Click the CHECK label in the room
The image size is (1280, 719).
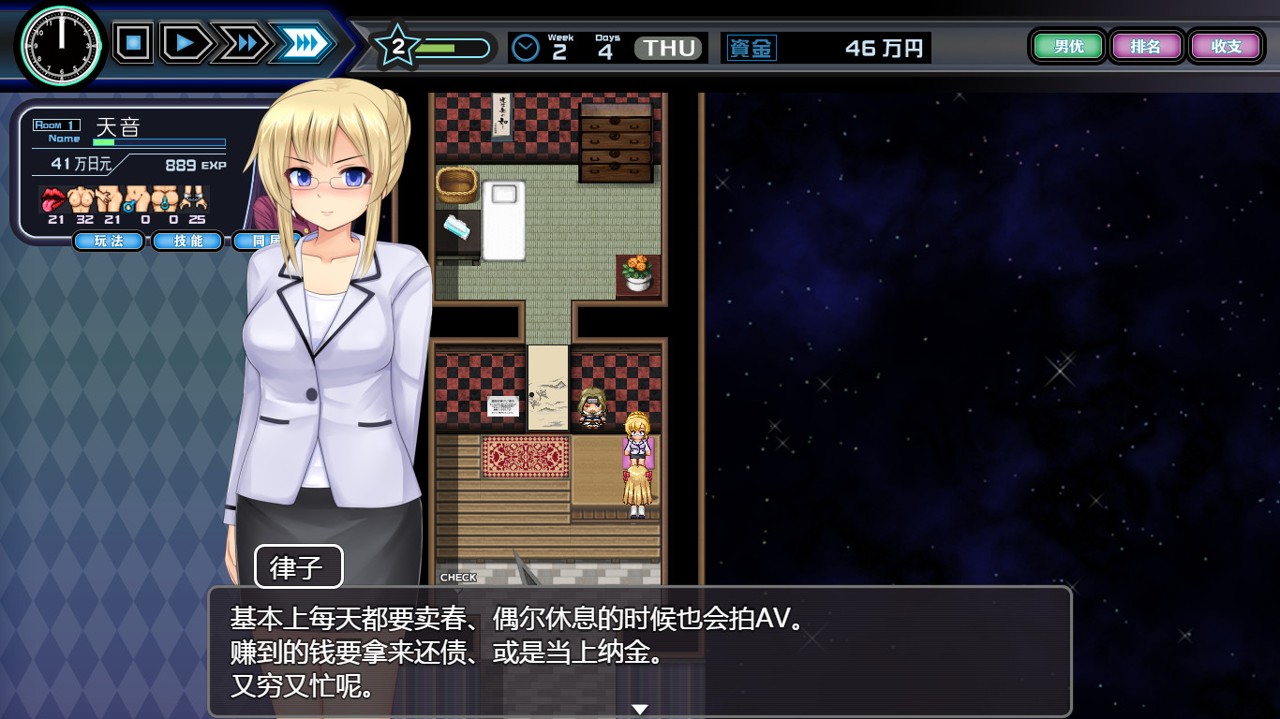pyautogui.click(x=458, y=577)
